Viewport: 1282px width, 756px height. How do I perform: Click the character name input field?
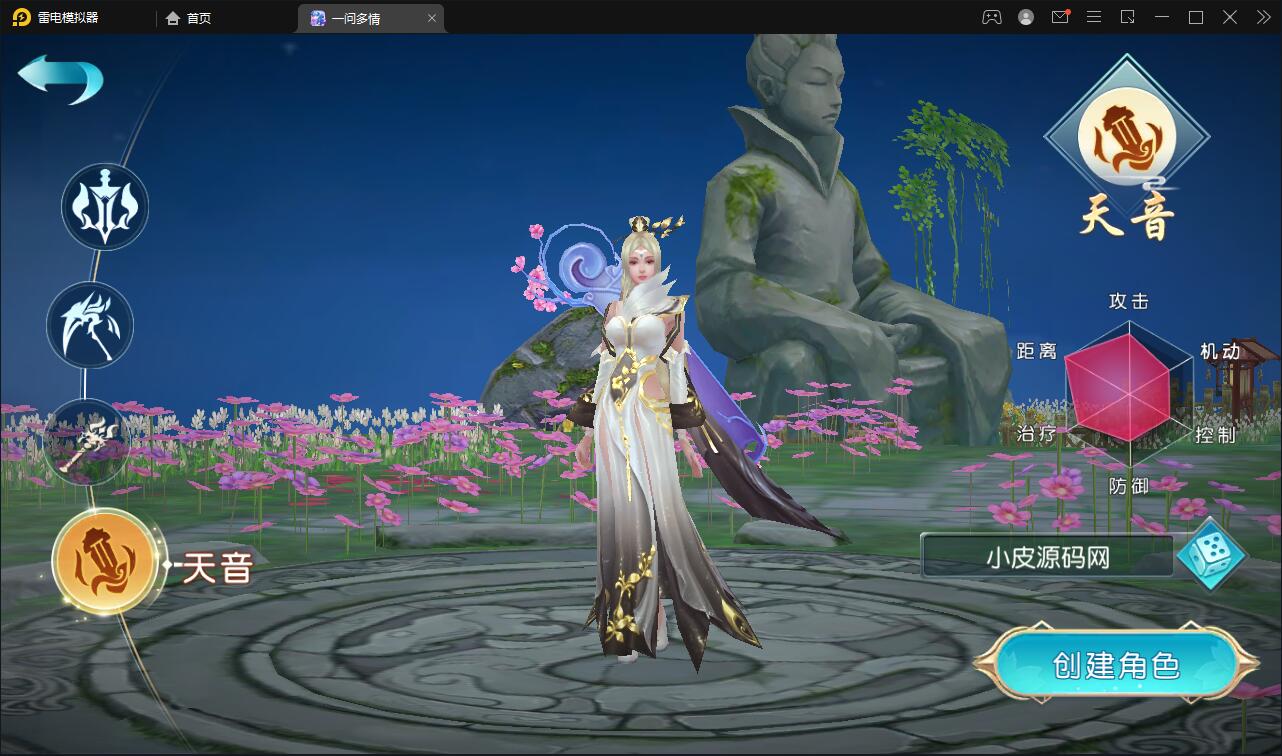tap(1048, 558)
